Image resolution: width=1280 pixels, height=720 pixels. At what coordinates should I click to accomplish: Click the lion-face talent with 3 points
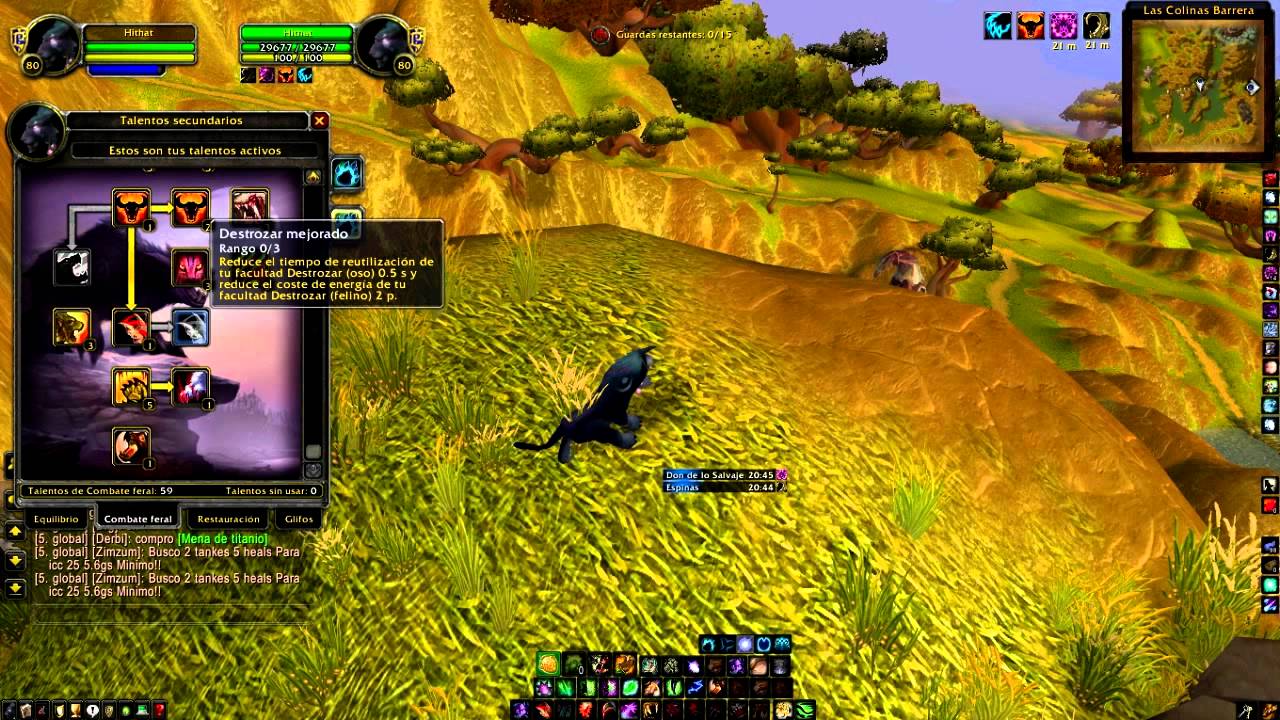(72, 327)
